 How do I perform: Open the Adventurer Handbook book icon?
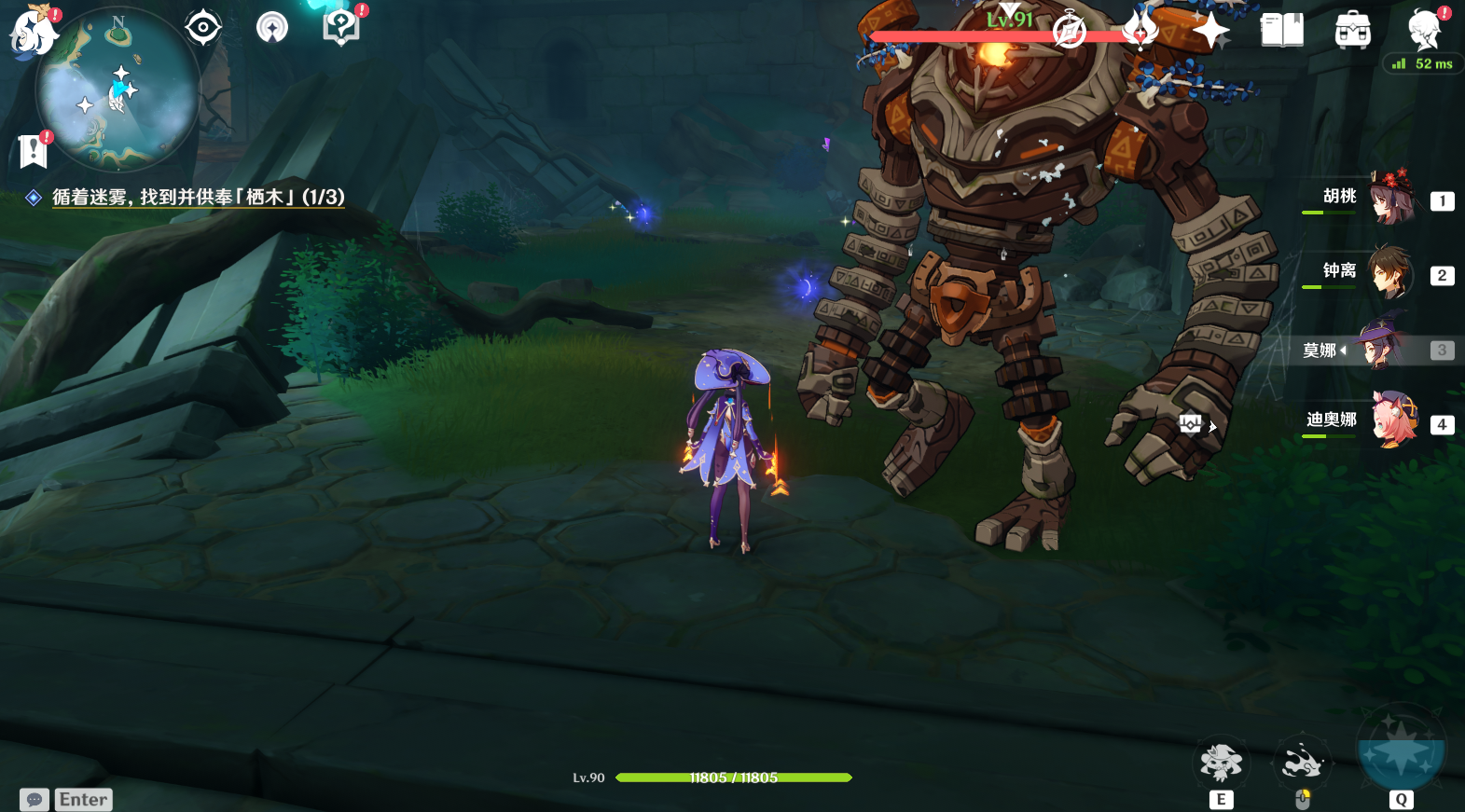pos(1281,31)
